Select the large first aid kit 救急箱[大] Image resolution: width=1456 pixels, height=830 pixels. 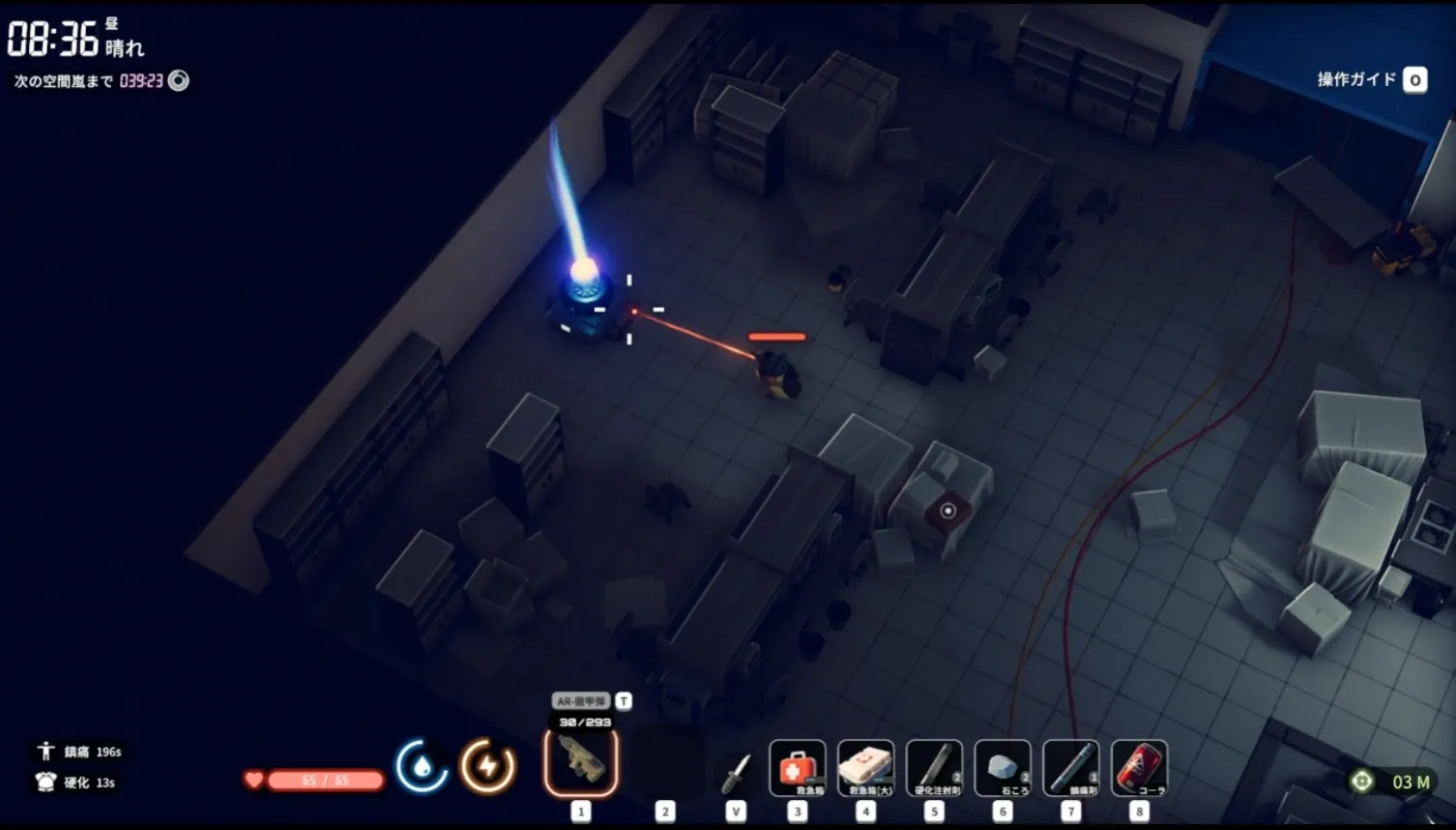(x=866, y=768)
